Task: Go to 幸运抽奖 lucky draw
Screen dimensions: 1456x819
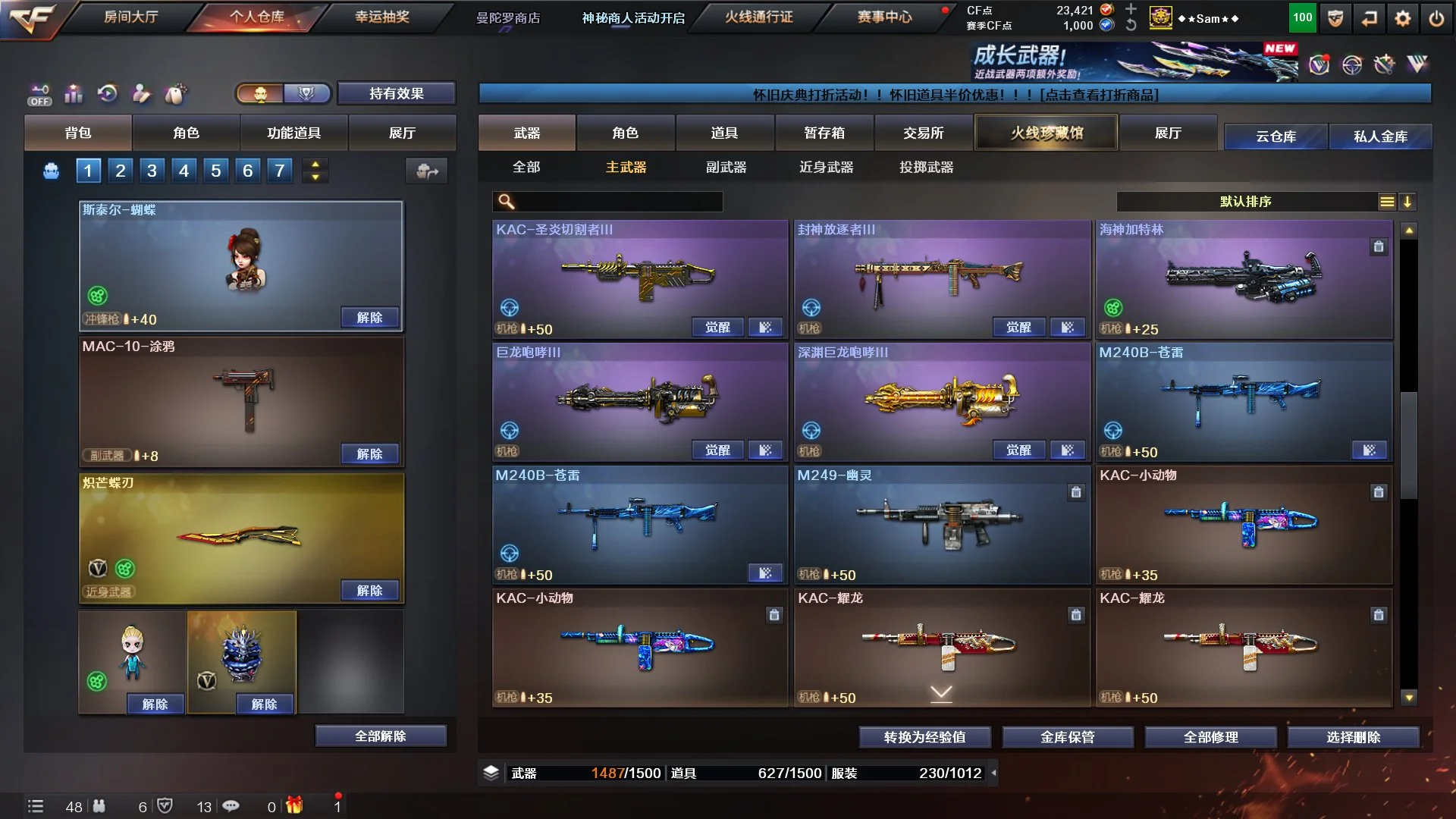Action: coord(382,17)
